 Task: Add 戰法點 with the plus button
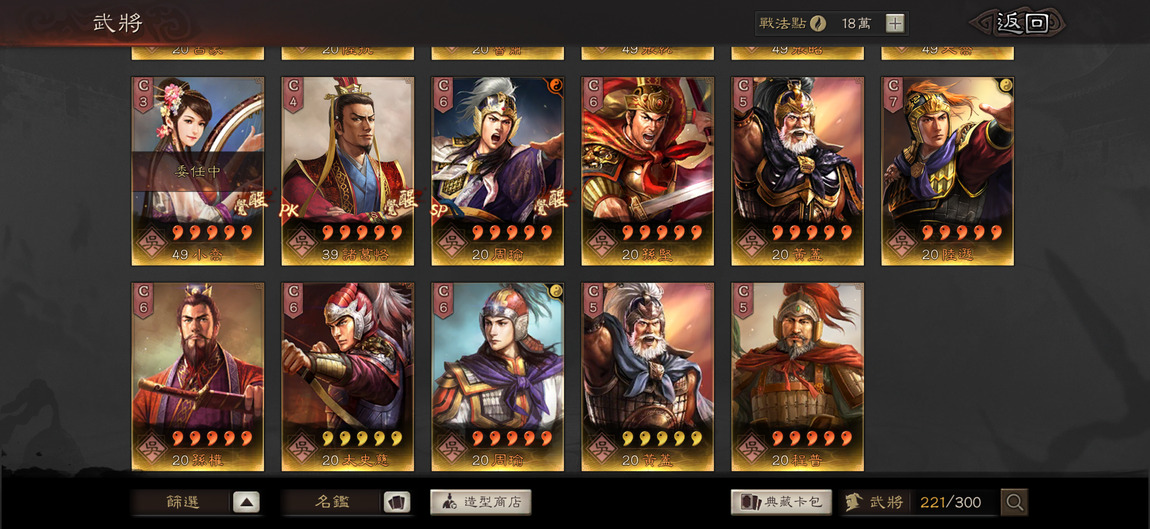(x=895, y=23)
